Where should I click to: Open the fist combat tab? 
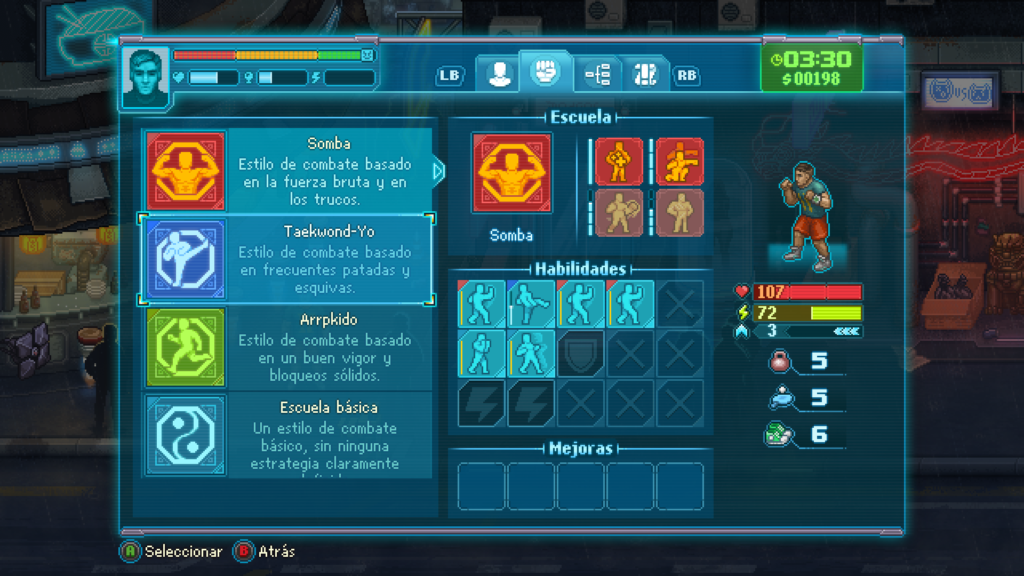[x=544, y=72]
